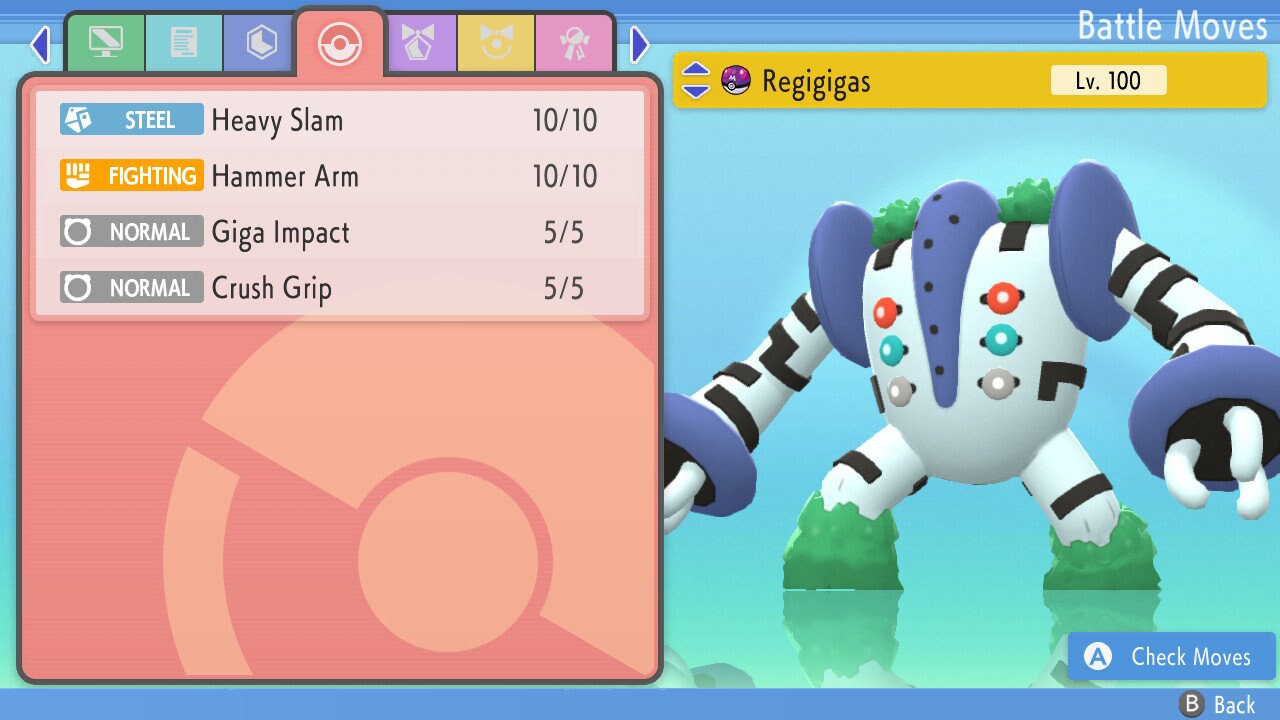The height and width of the screenshot is (720, 1280).
Task: Click the right arrow beside the tabs
Action: (x=640, y=44)
